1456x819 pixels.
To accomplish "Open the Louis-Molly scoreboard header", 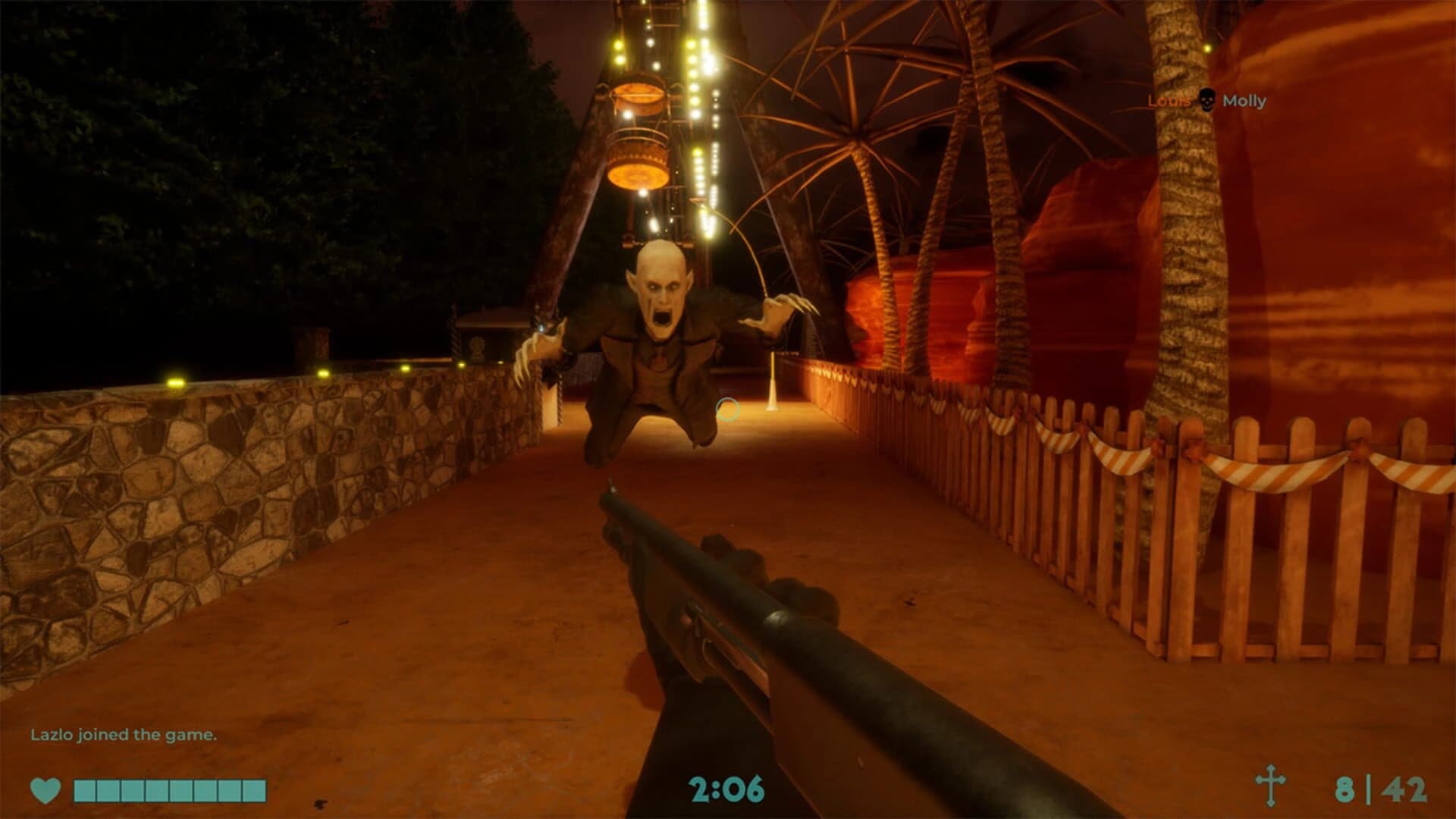I will (x=1206, y=99).
